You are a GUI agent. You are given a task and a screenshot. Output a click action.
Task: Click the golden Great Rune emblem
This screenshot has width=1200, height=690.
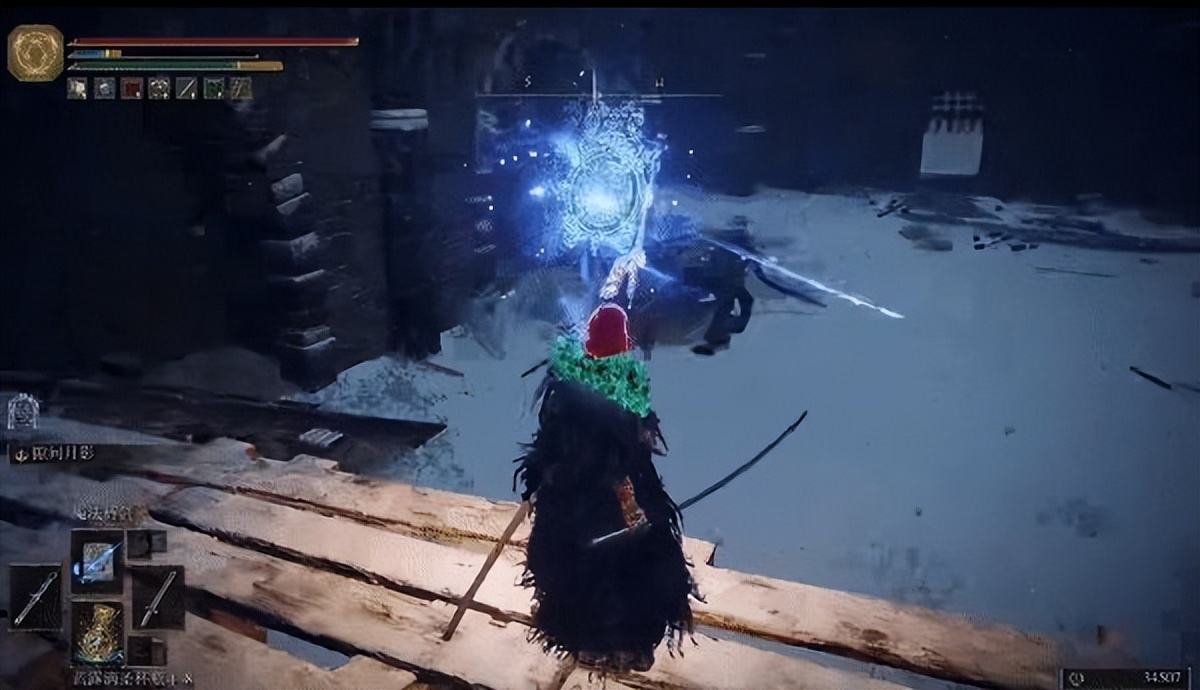35,52
